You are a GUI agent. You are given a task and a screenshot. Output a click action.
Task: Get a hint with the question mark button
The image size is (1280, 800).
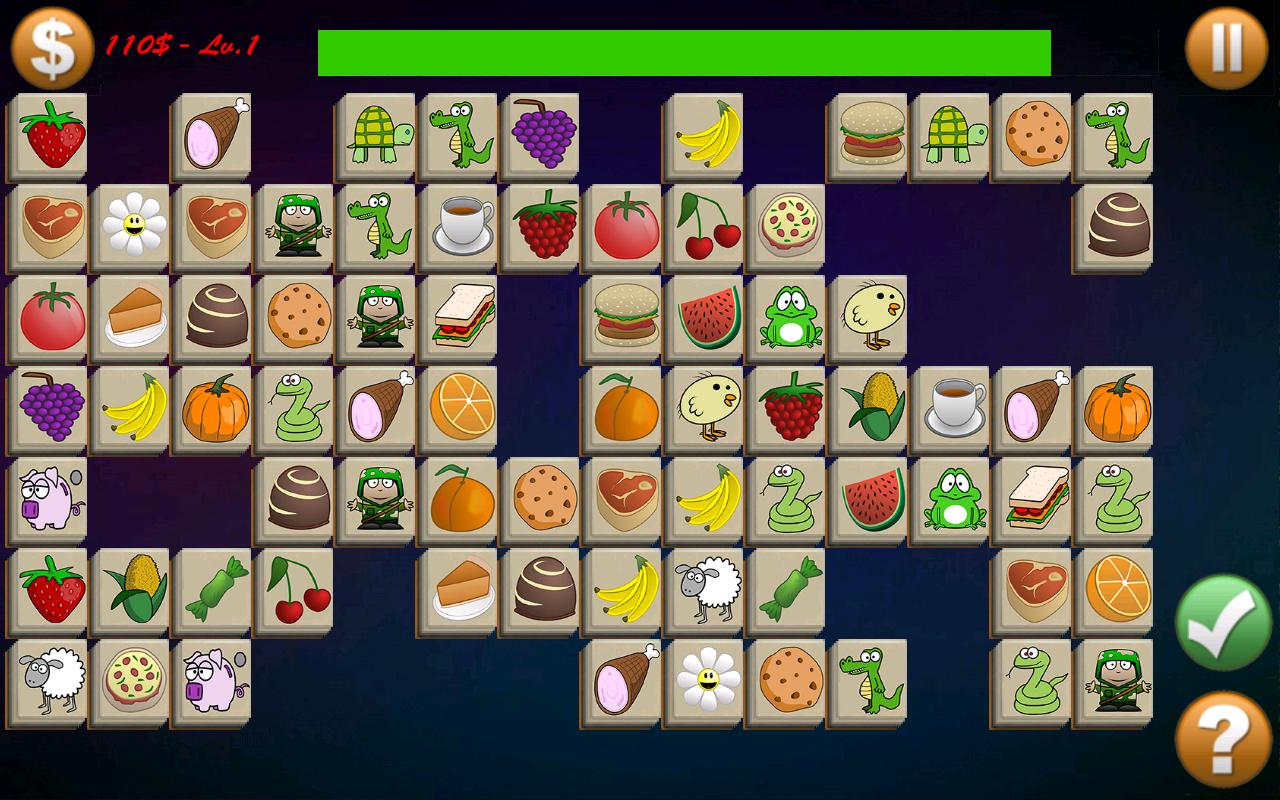pos(1223,740)
